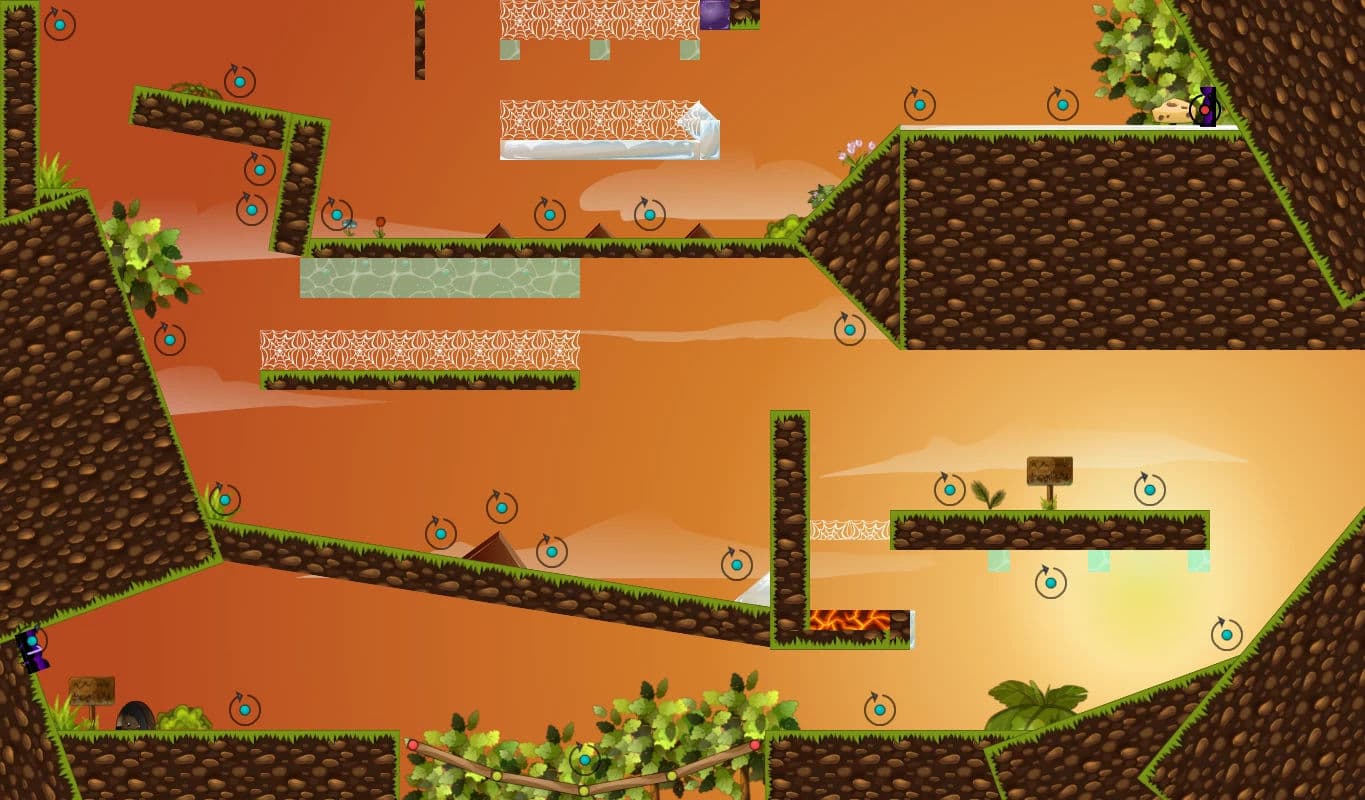The height and width of the screenshot is (800, 1365).
Task: Grab the rotate handle over the rope bridge
Action: 584,760
